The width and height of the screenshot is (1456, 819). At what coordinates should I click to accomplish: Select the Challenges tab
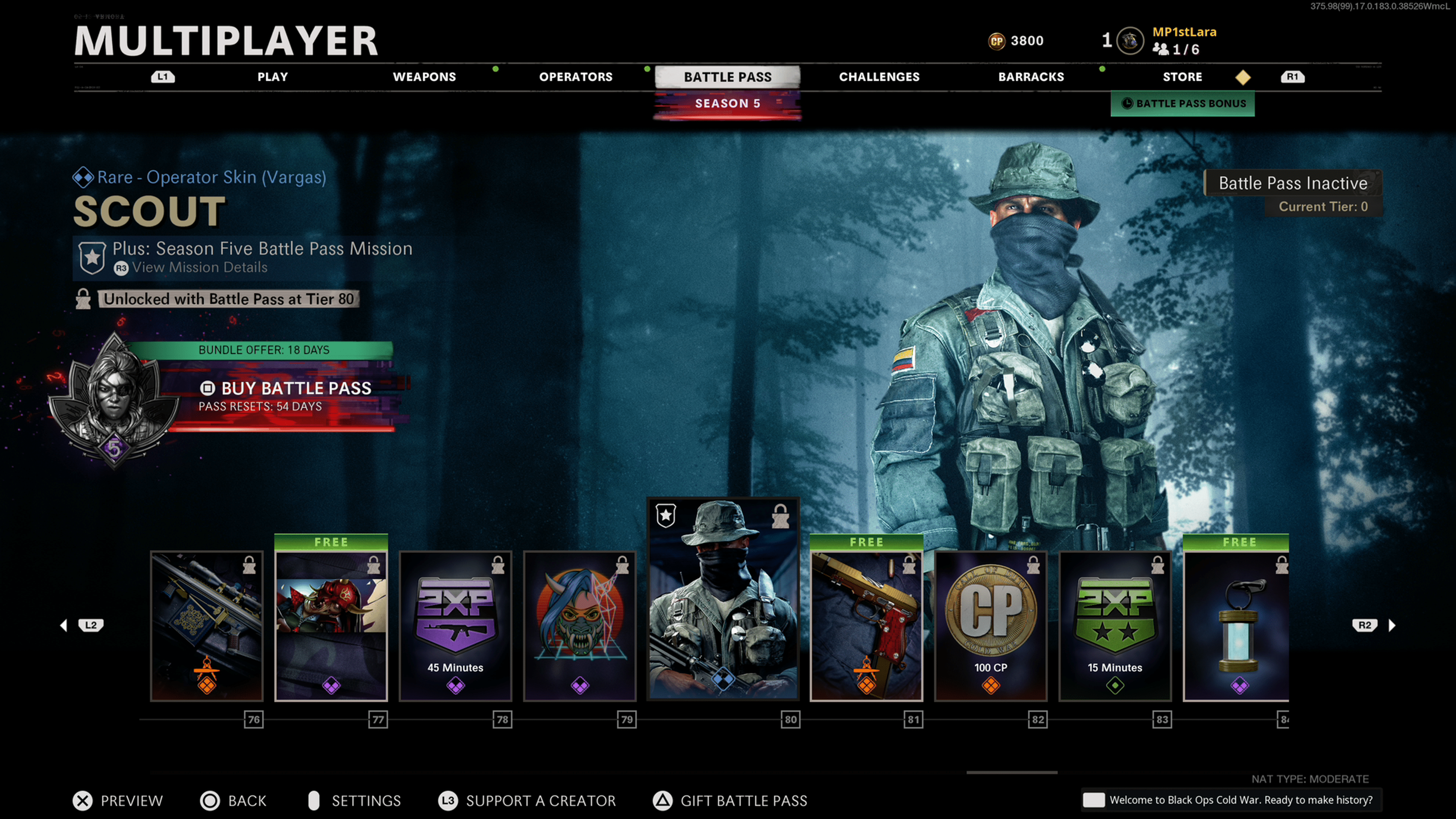(x=879, y=77)
